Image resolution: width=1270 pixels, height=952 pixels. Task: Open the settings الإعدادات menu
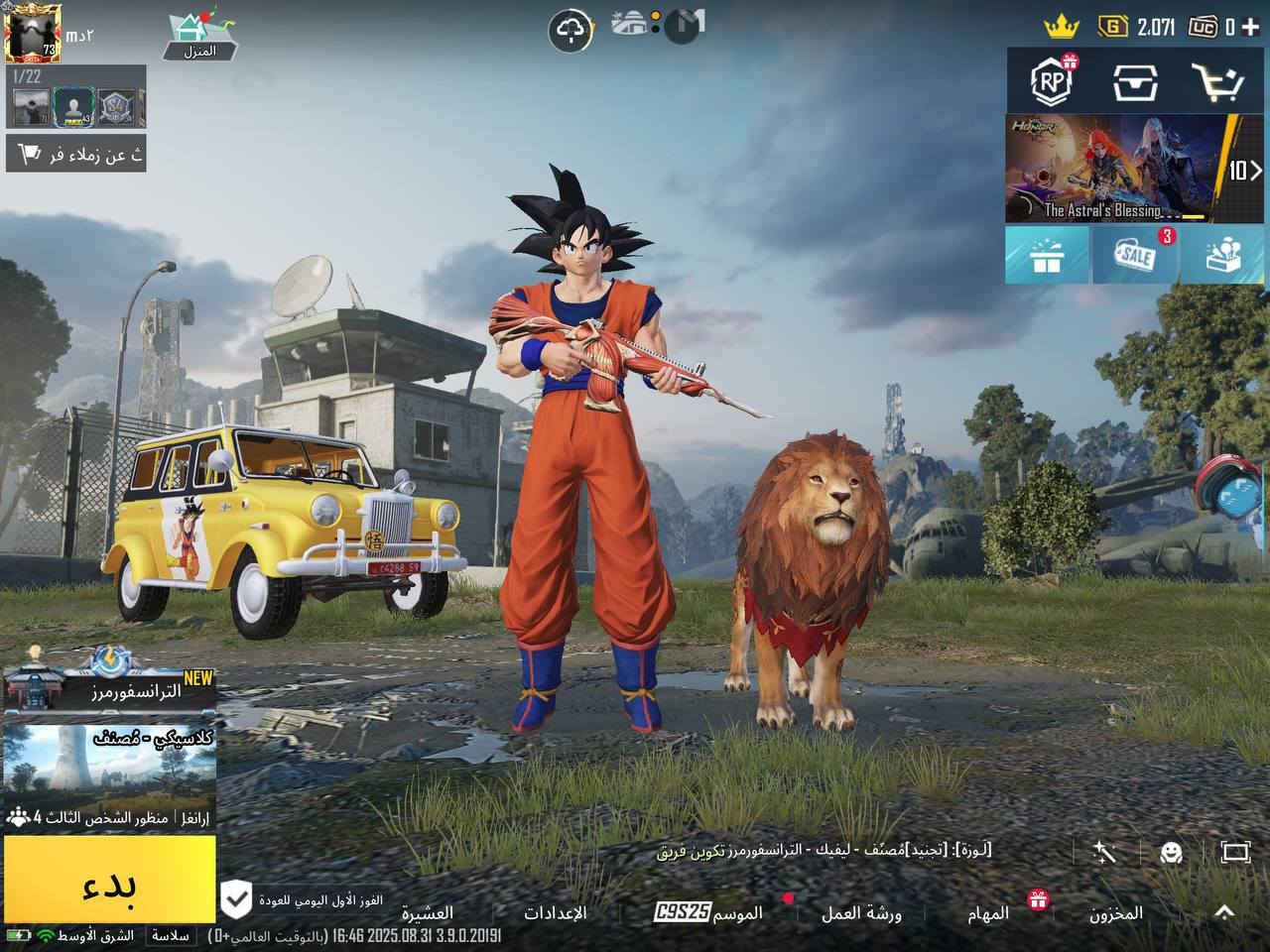pyautogui.click(x=555, y=913)
